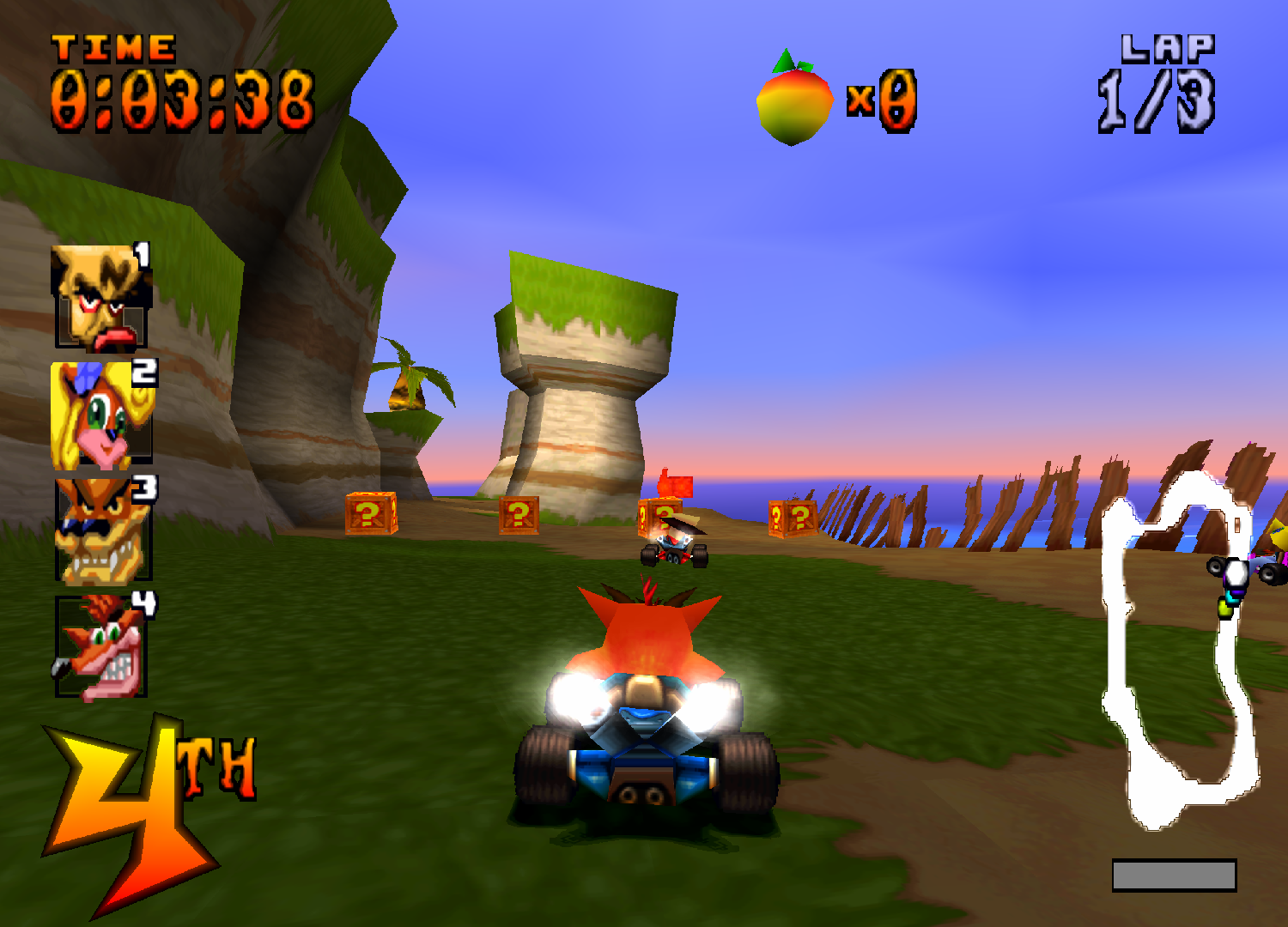Switch to the Lap 1/3 counter

tap(1155, 99)
